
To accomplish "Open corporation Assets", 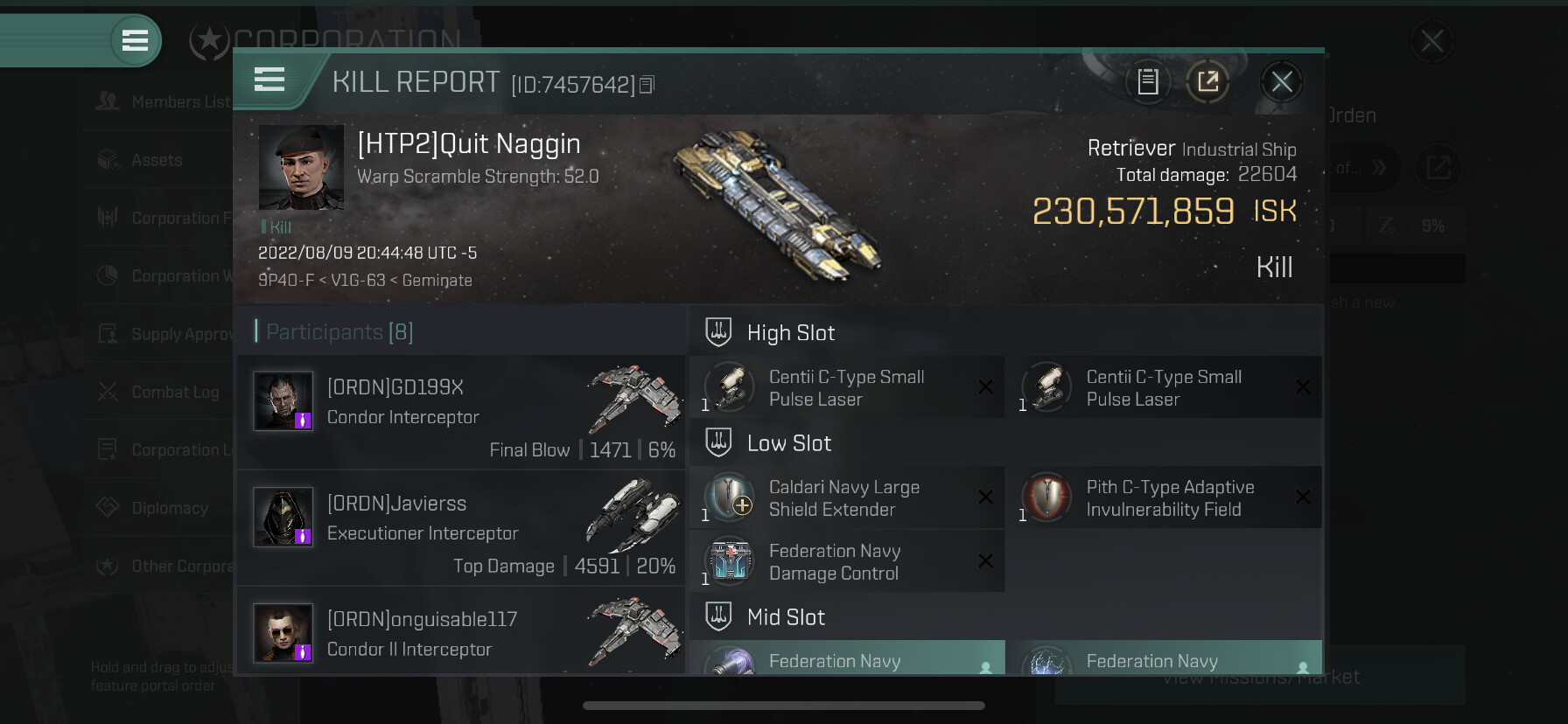I will click(157, 160).
